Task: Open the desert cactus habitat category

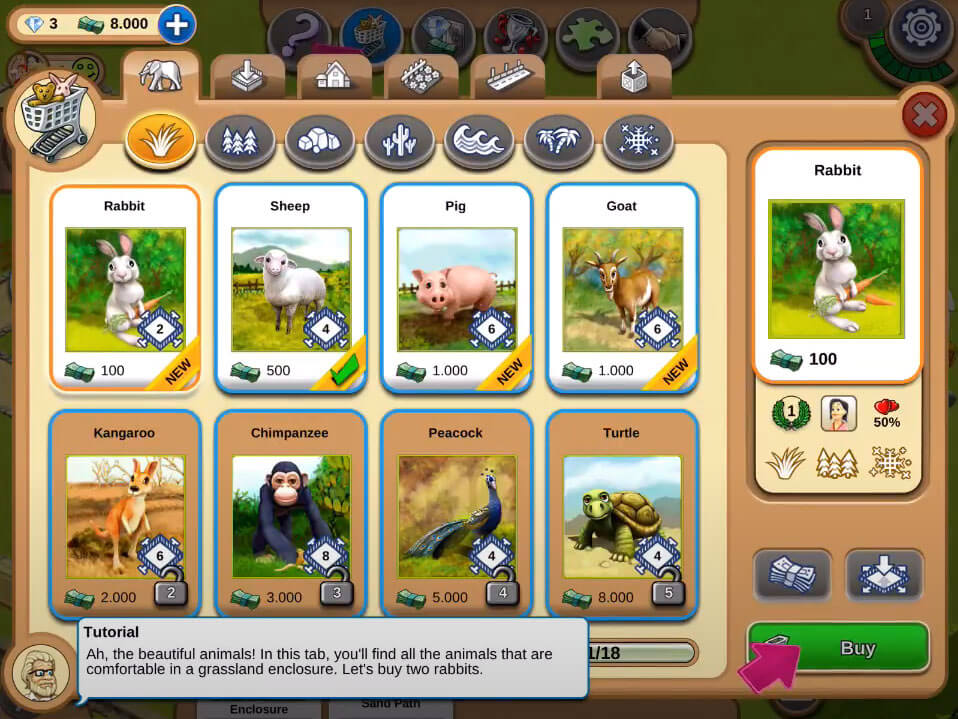Action: point(399,141)
